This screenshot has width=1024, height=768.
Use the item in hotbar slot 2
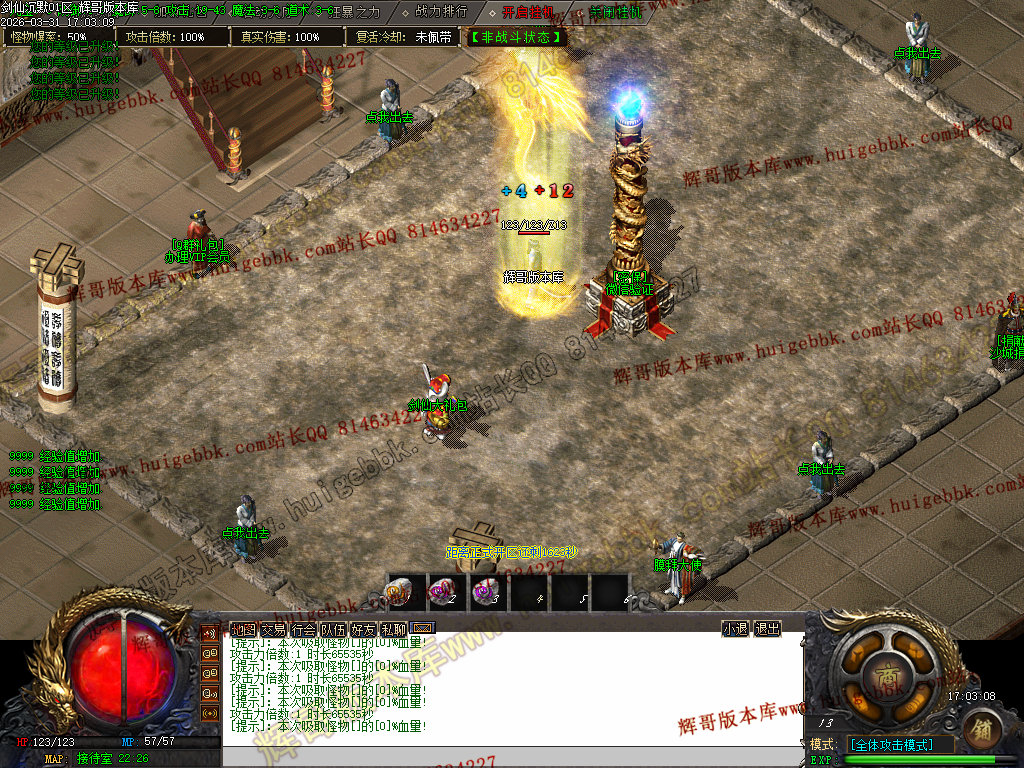[443, 591]
